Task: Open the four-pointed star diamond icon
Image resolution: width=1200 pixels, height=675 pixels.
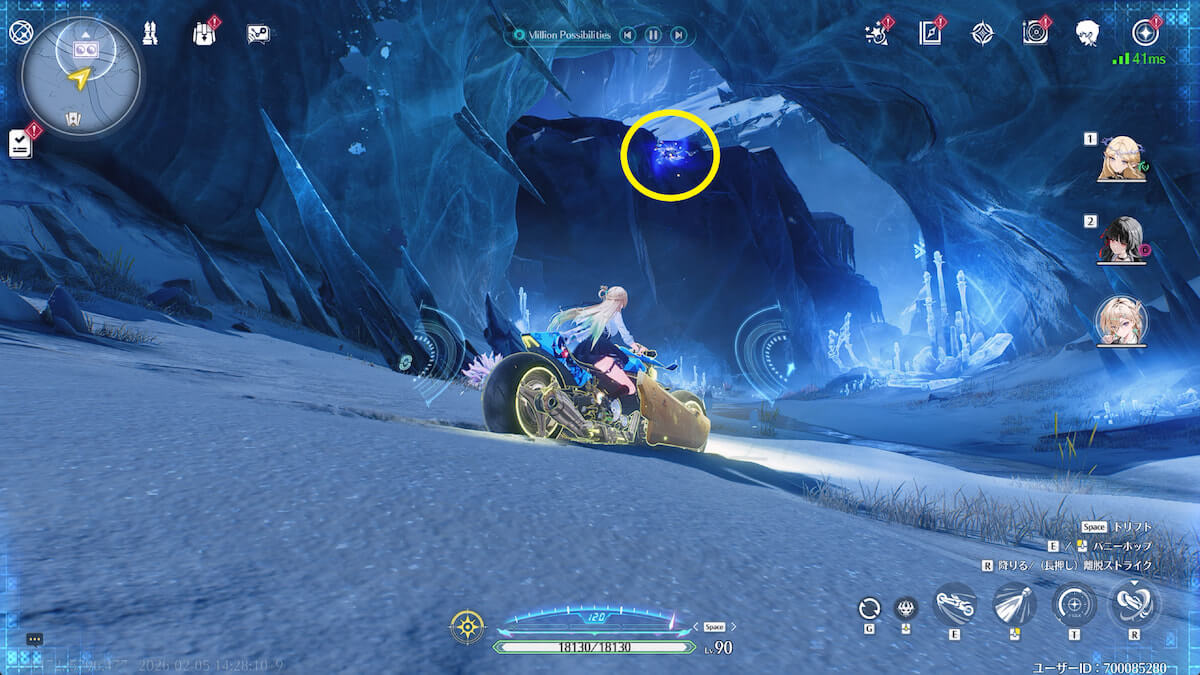Action: [983, 33]
